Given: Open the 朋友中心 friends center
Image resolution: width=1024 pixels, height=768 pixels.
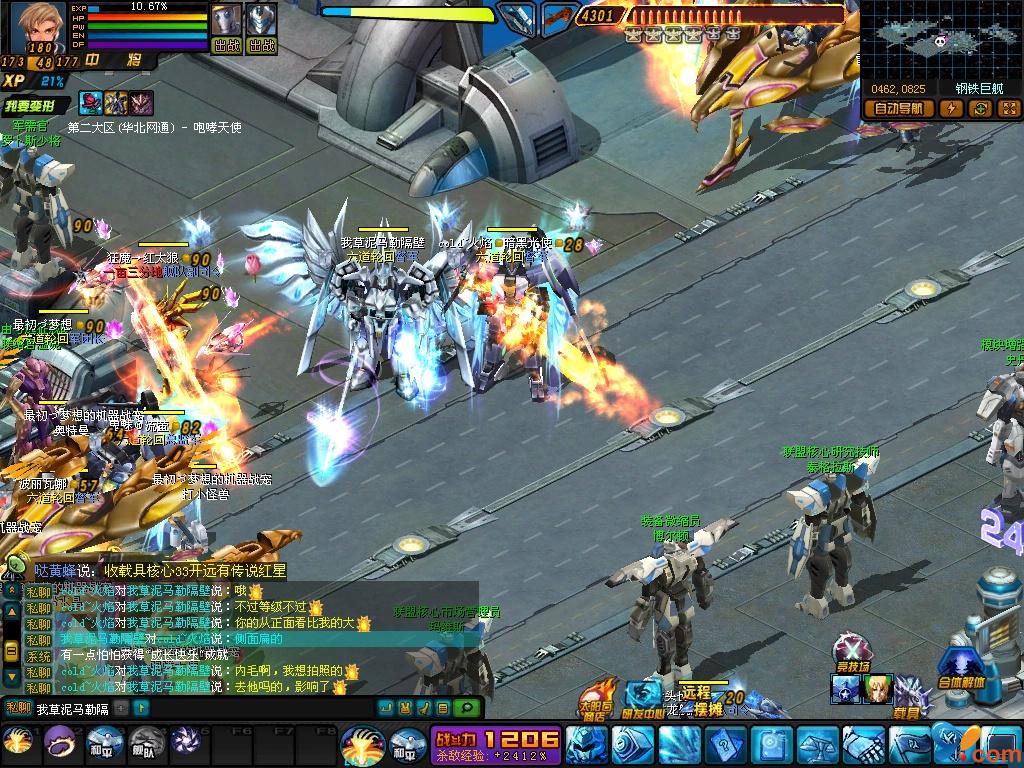Looking at the screenshot, I should click(644, 698).
